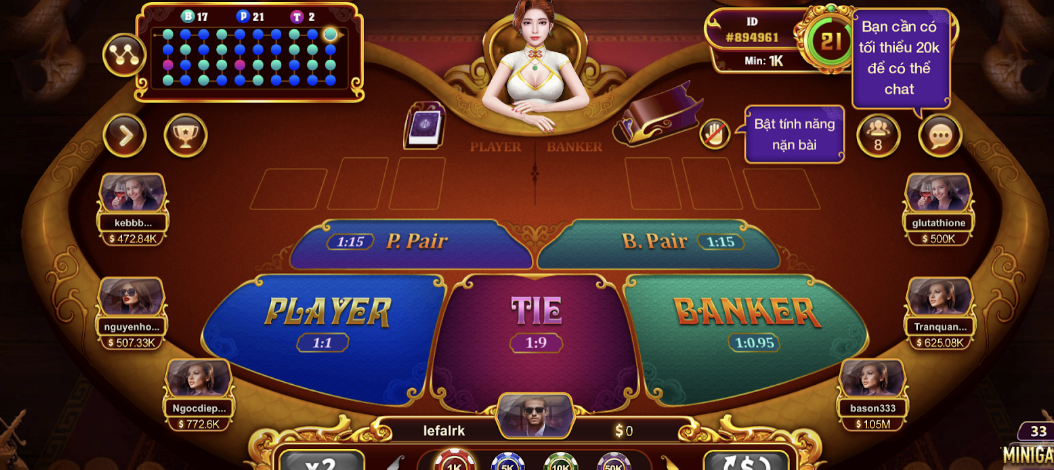Image resolution: width=1054 pixels, height=470 pixels.
Task: Open the chat speech bubble button
Action: (x=939, y=135)
